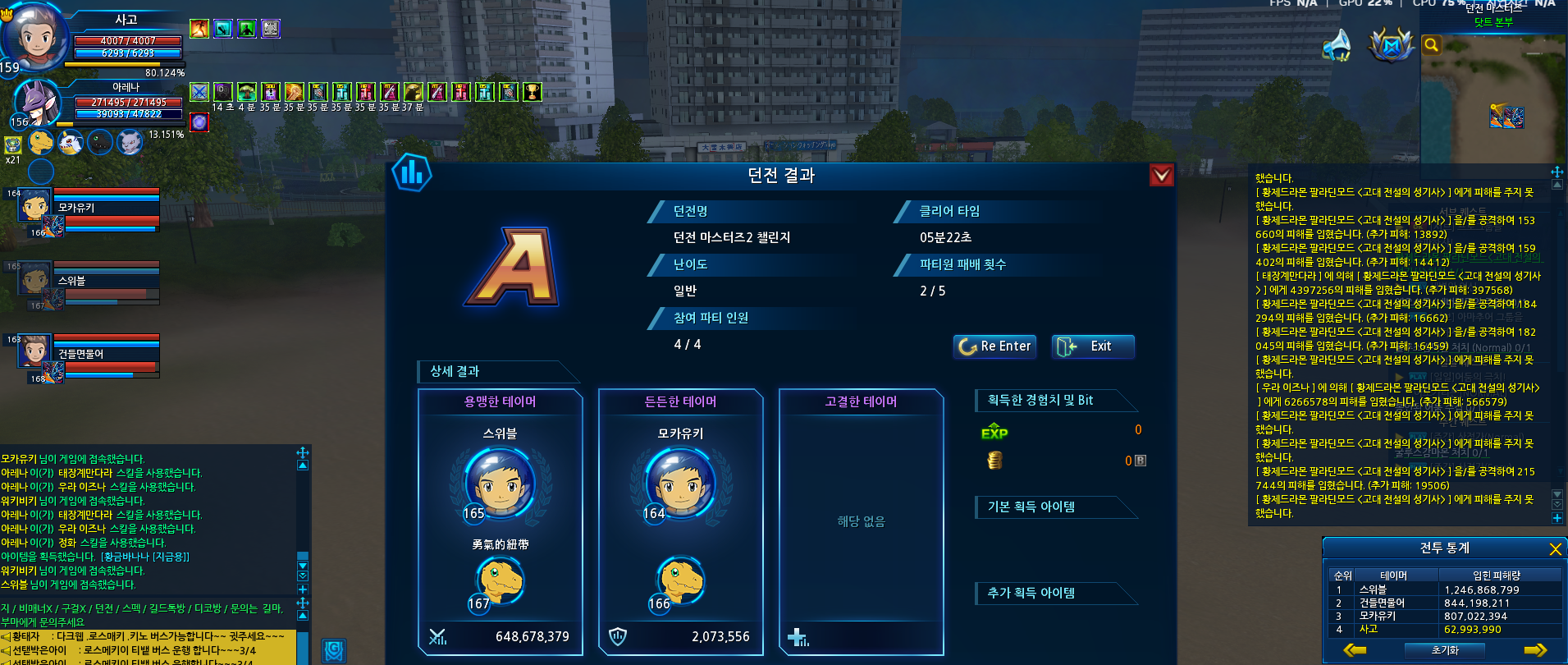Exit the dungeon with the Exit button
This screenshot has width=1568, height=665.
(x=1092, y=346)
